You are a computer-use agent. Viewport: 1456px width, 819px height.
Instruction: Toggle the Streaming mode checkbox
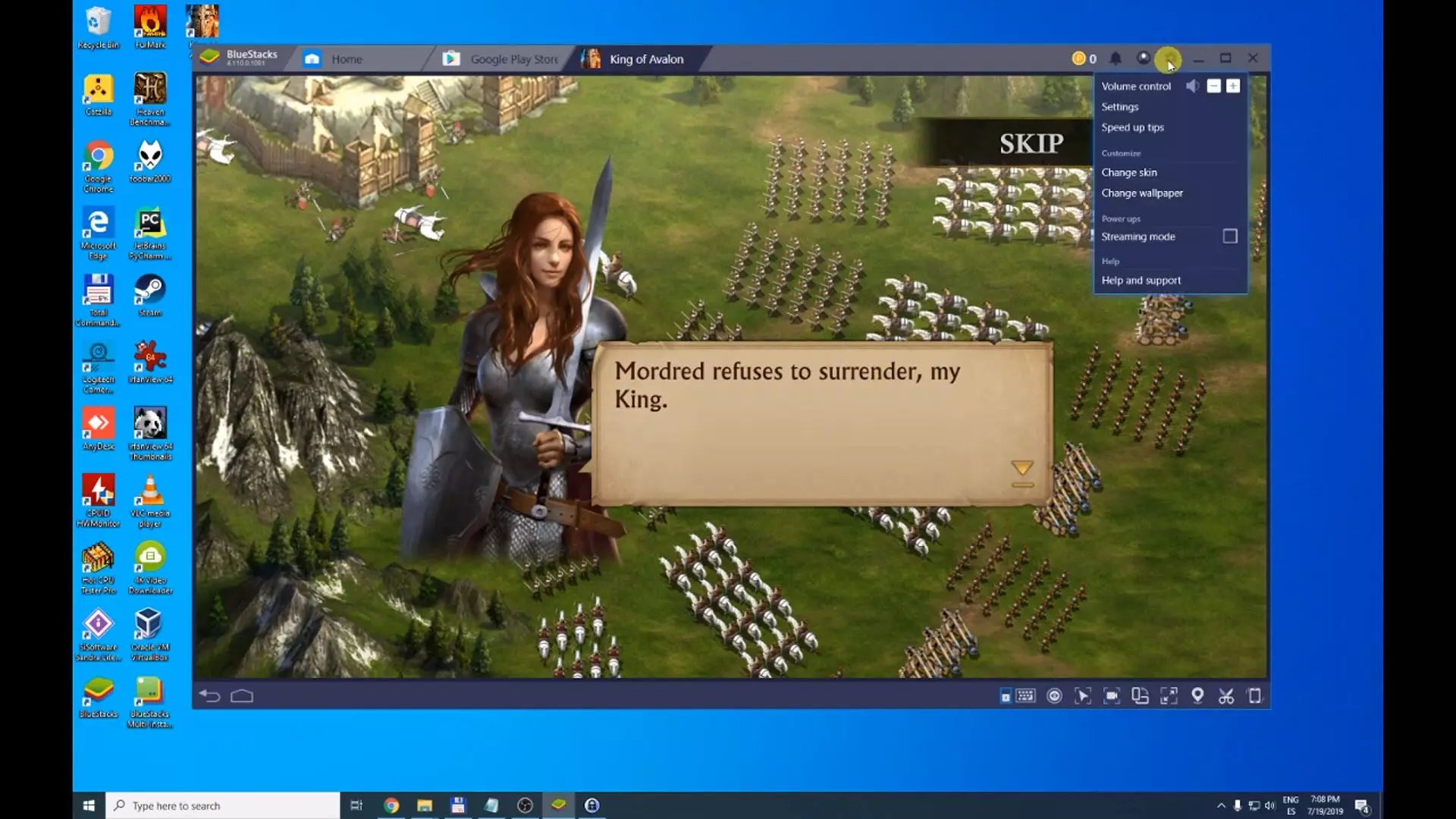[x=1229, y=237]
